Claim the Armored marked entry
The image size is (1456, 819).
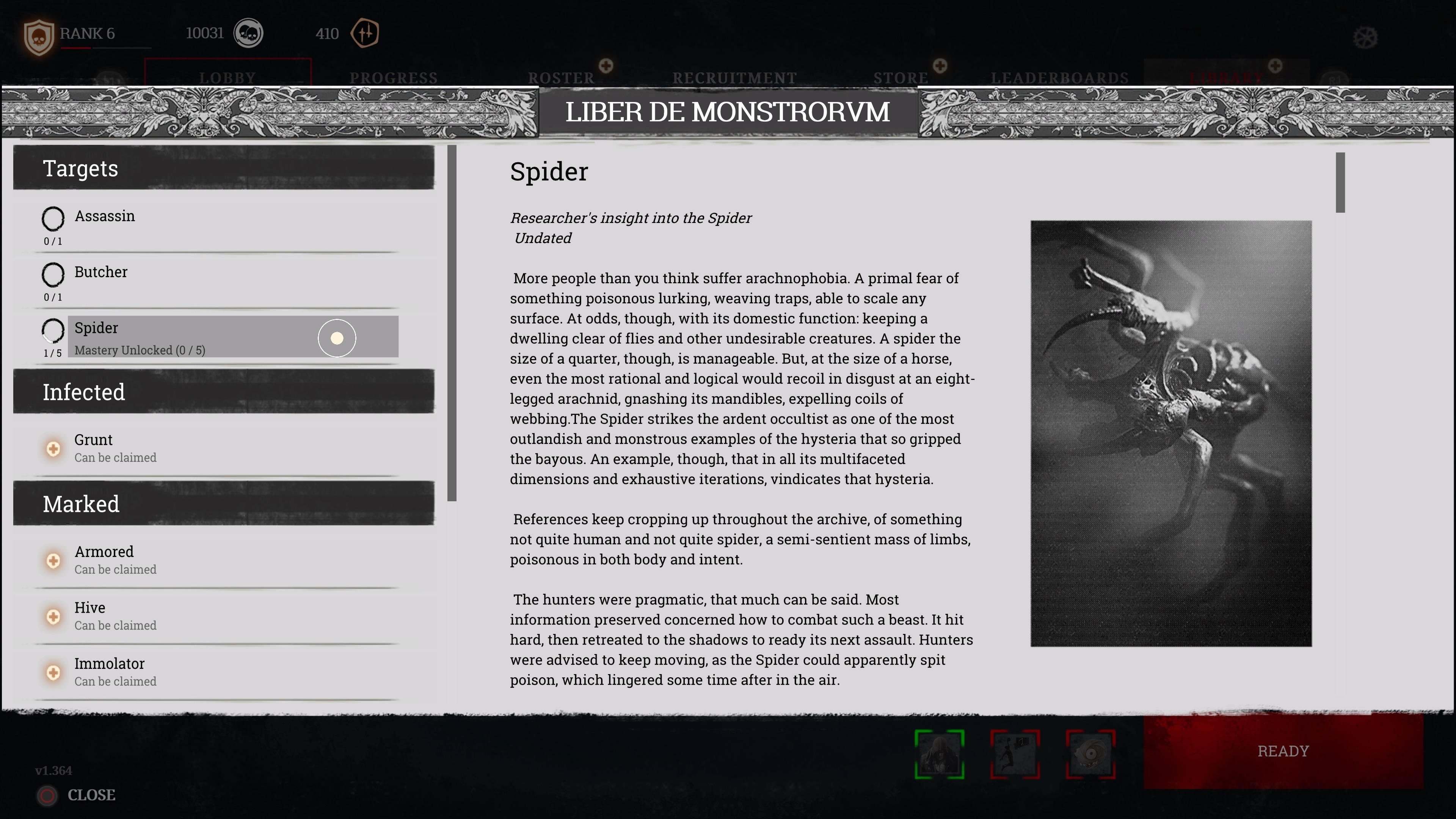point(53,561)
